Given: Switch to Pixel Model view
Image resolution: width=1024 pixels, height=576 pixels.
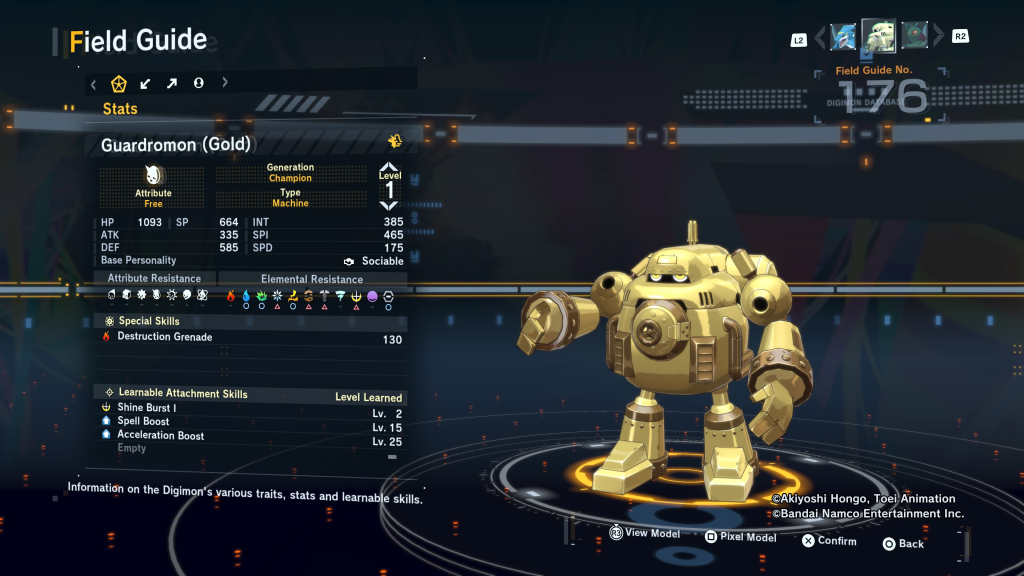Looking at the screenshot, I should point(740,537).
